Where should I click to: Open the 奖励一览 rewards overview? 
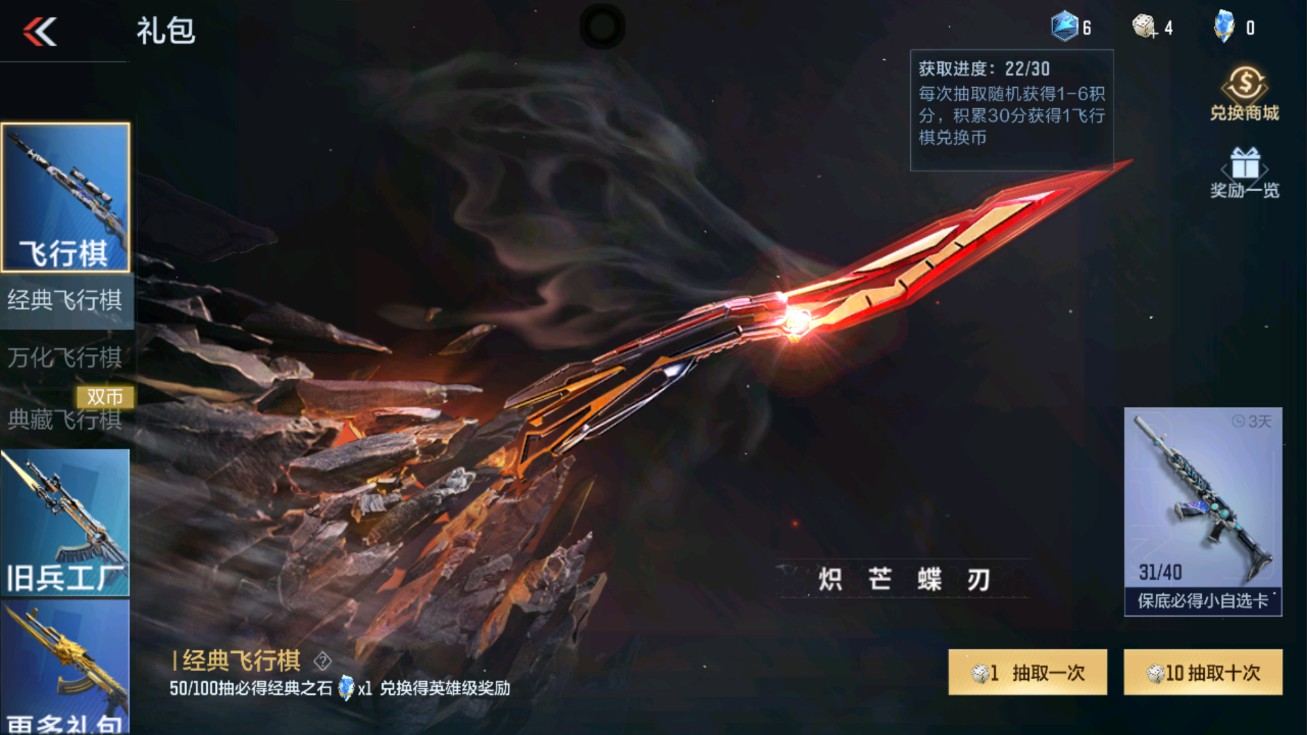[1243, 170]
